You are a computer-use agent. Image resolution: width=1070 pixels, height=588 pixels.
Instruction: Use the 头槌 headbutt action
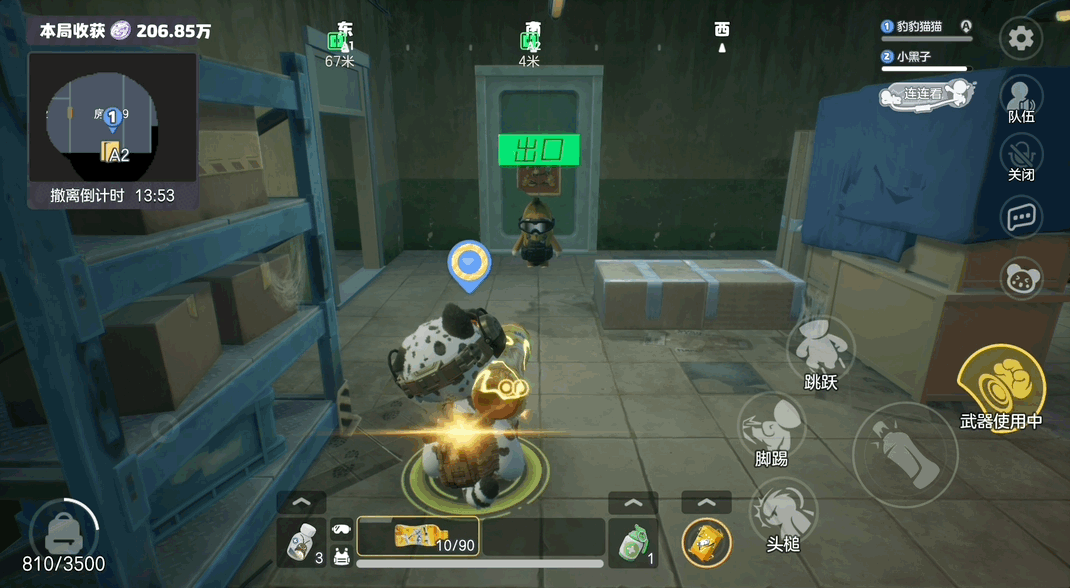[782, 512]
